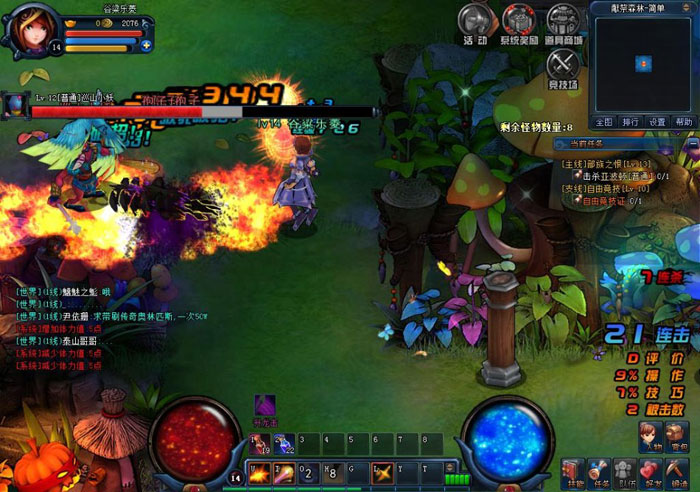
Task: Open the 背包 backpack
Action: (x=679, y=435)
